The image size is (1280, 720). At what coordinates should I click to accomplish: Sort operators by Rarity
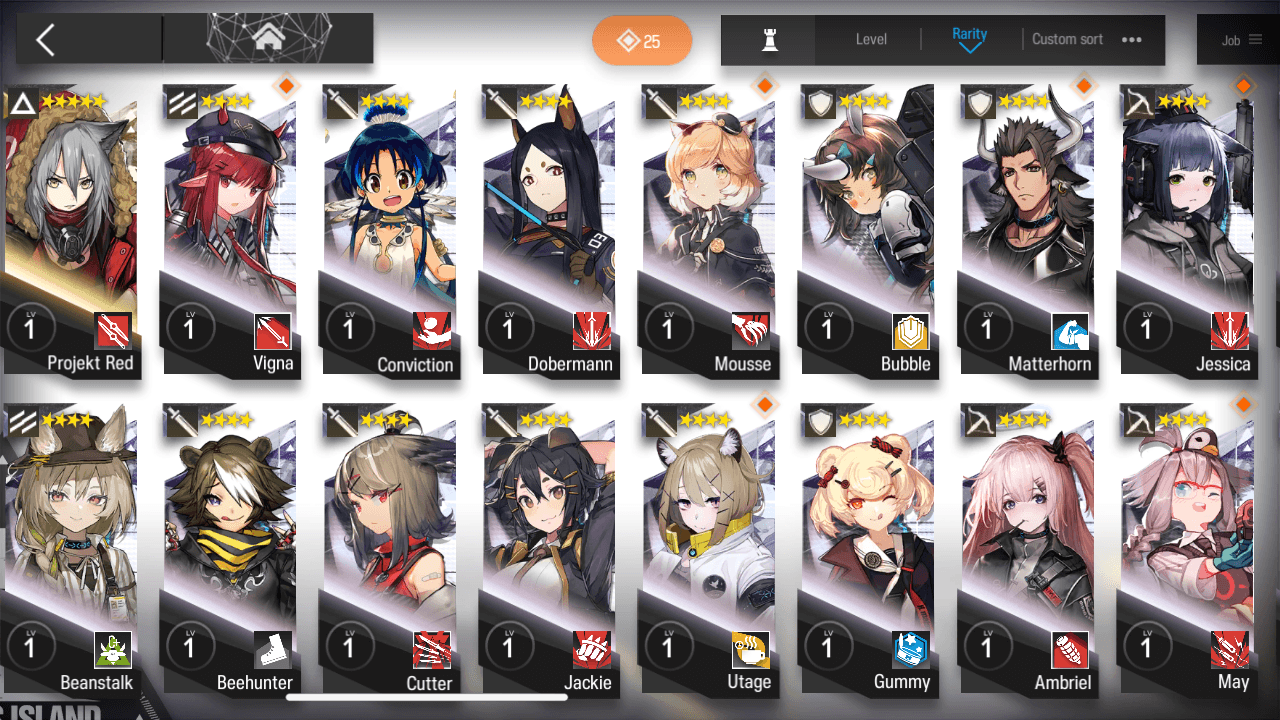click(x=969, y=39)
